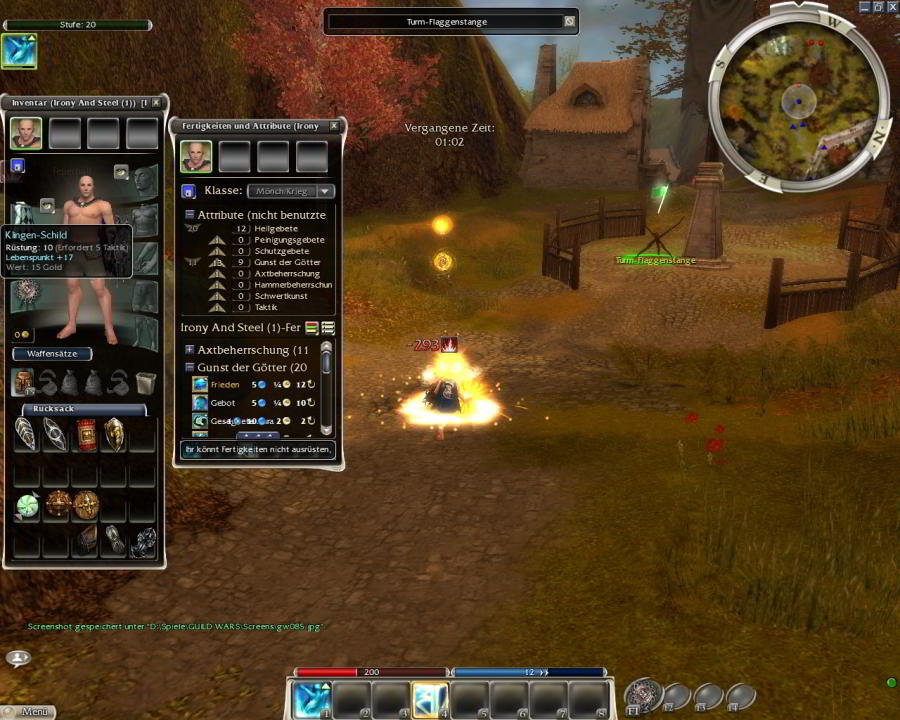
Task: Close the game window
Action: click(892, 7)
